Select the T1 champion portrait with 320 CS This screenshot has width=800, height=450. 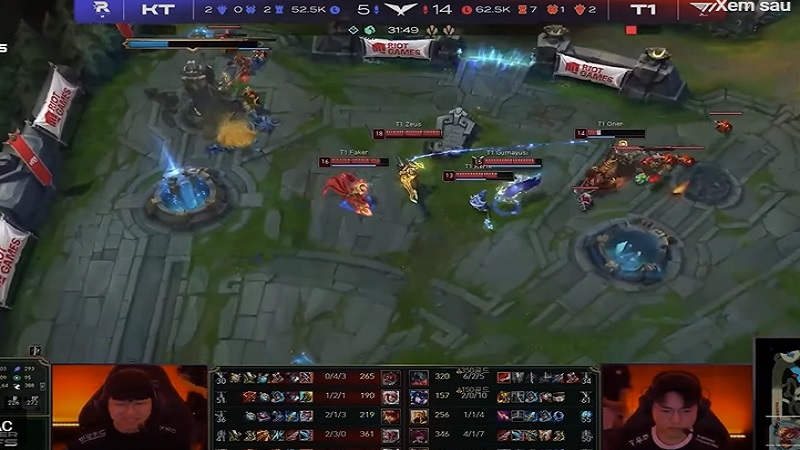click(x=419, y=378)
